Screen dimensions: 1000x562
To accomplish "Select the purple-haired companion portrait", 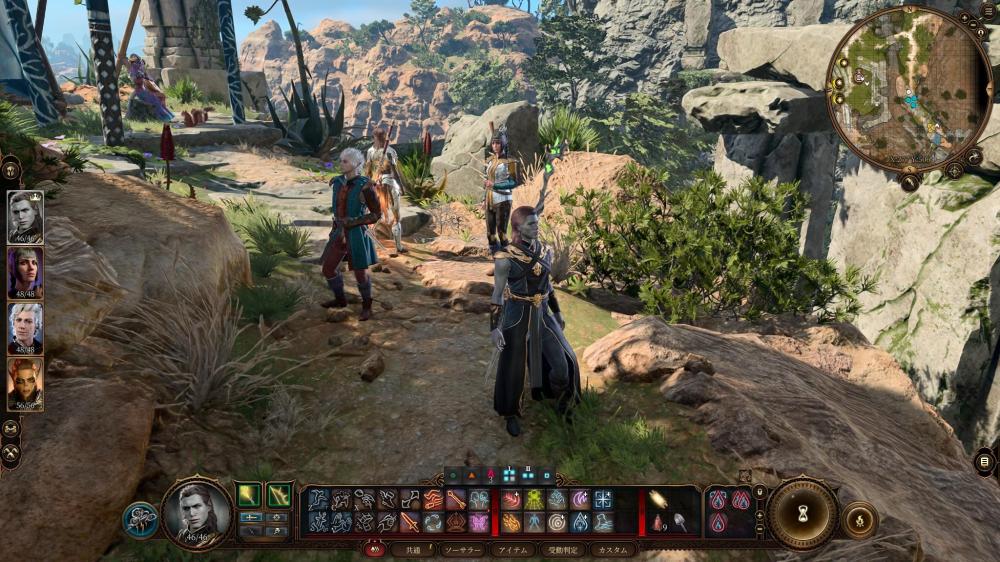I will pyautogui.click(x=25, y=272).
